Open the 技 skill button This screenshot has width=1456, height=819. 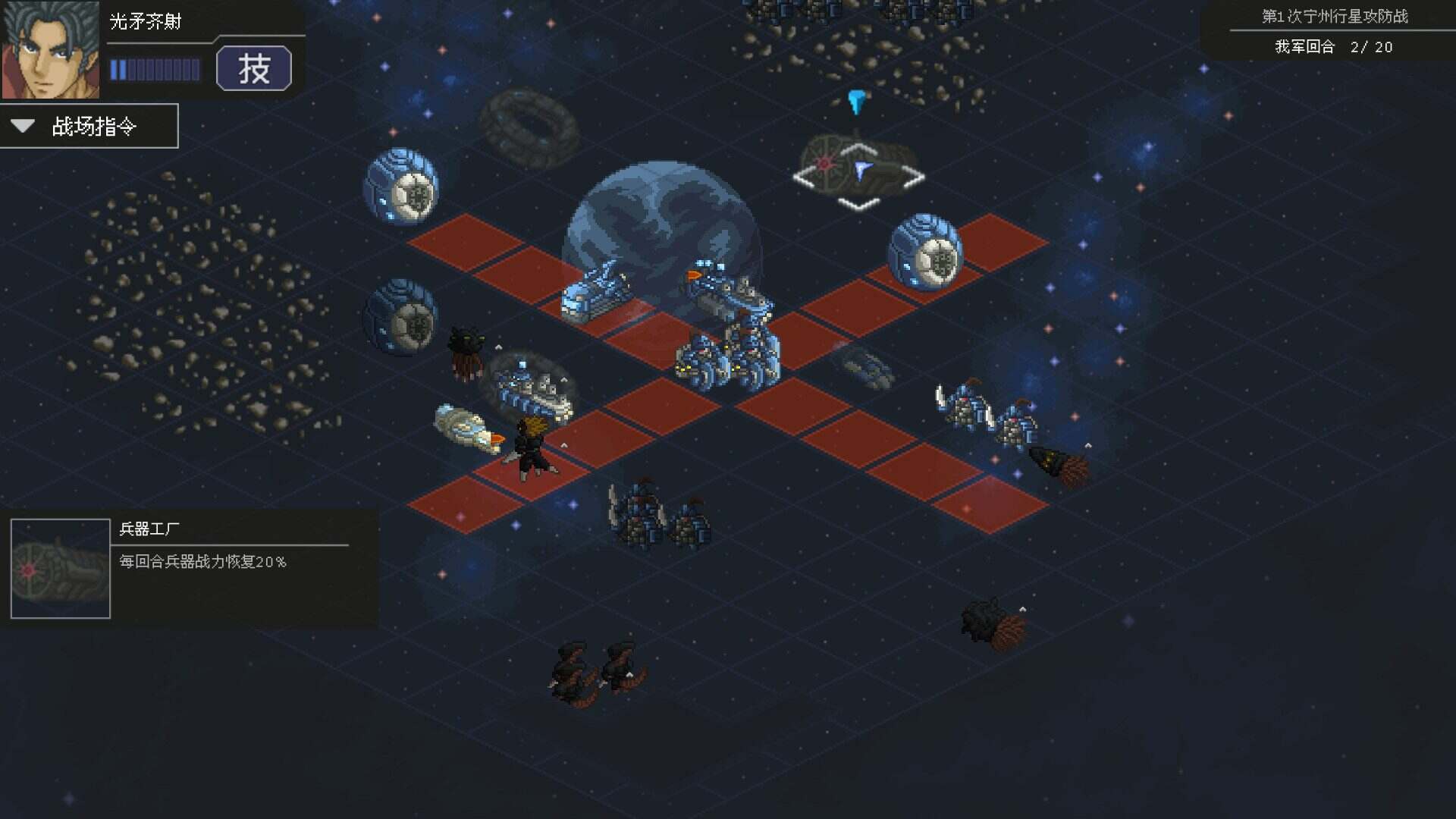tap(255, 69)
